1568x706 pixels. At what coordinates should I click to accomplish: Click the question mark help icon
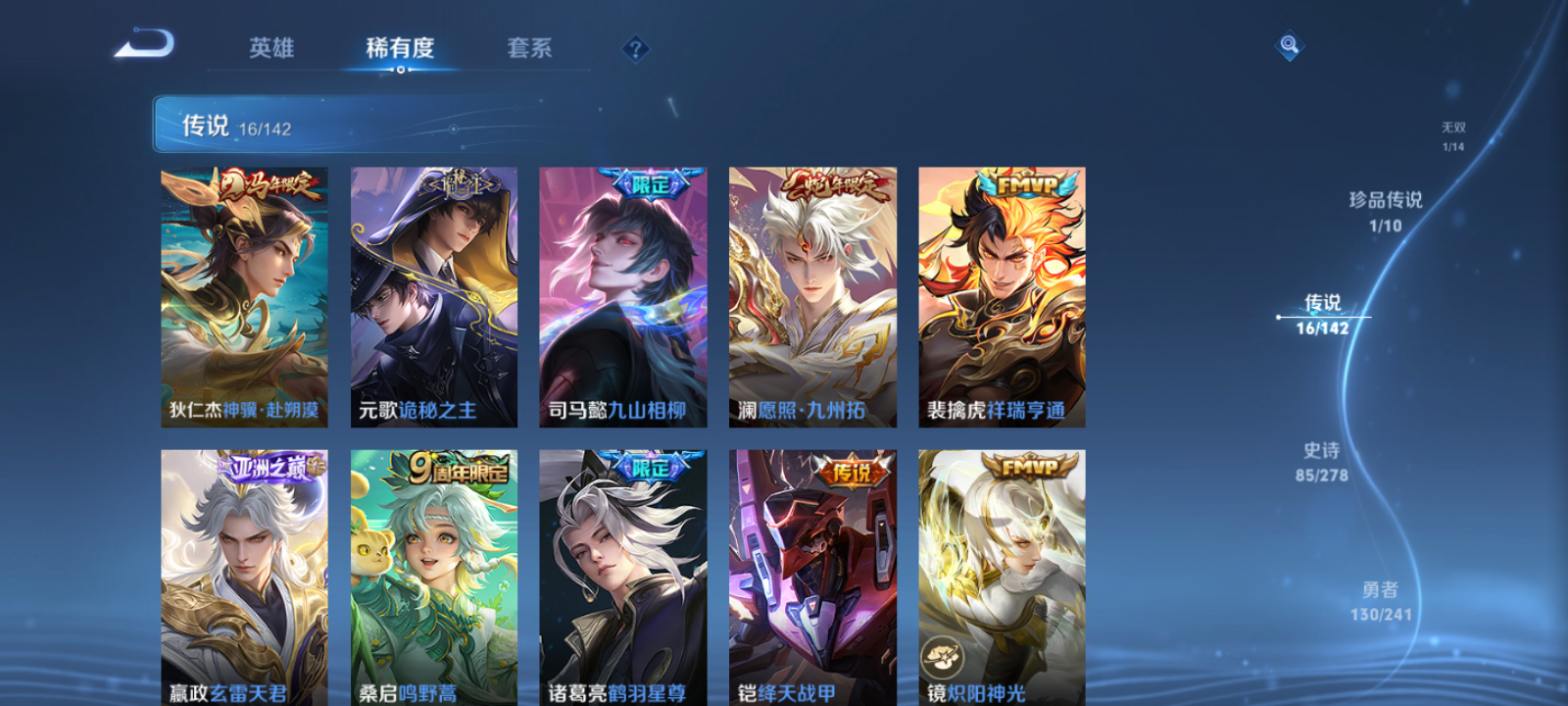point(636,46)
